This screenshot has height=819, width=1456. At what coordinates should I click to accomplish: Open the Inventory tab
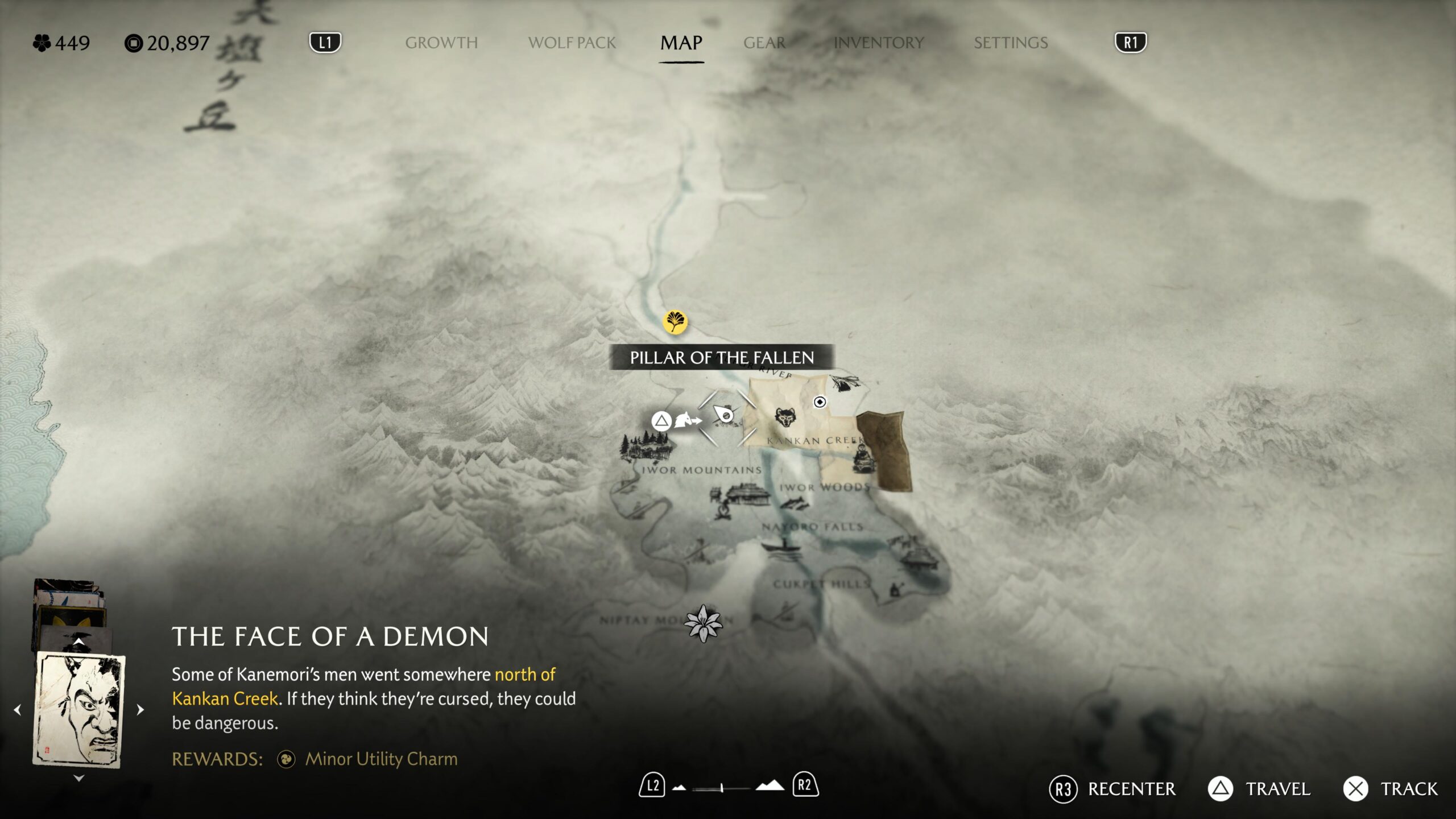(x=879, y=43)
